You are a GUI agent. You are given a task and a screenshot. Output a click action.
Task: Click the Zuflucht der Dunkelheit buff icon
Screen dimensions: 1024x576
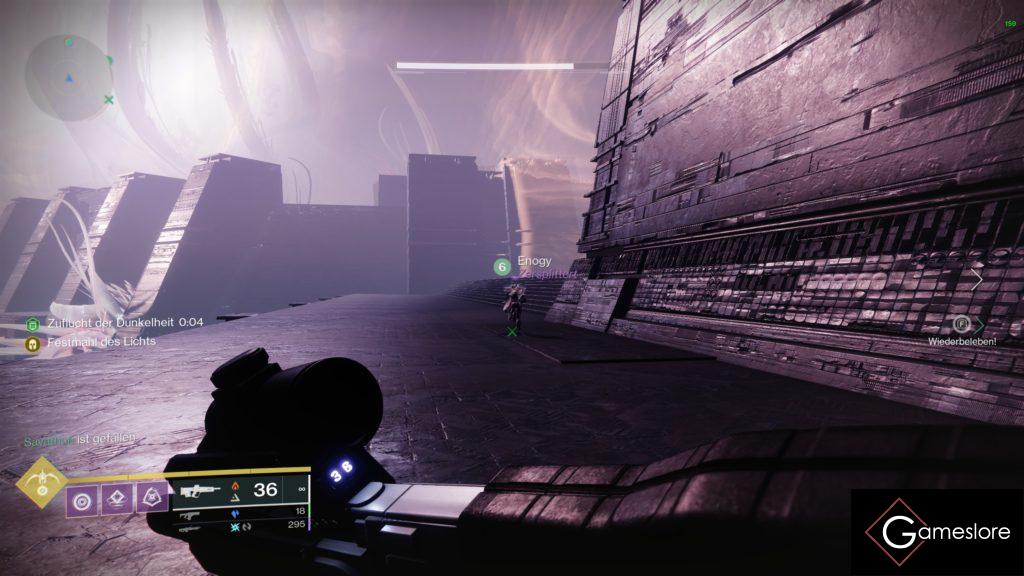(33, 323)
